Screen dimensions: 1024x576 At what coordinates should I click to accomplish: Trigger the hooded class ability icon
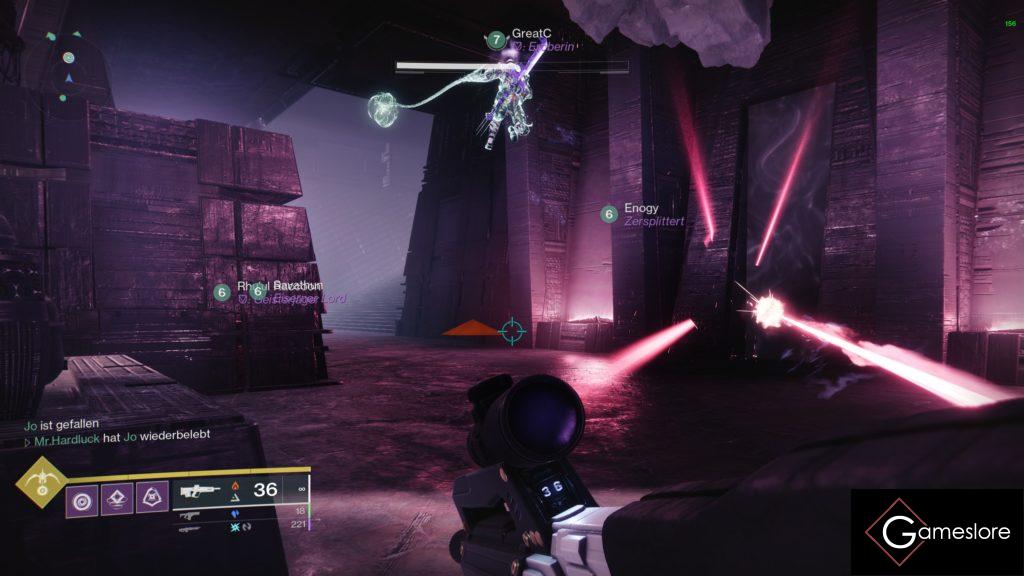point(152,498)
